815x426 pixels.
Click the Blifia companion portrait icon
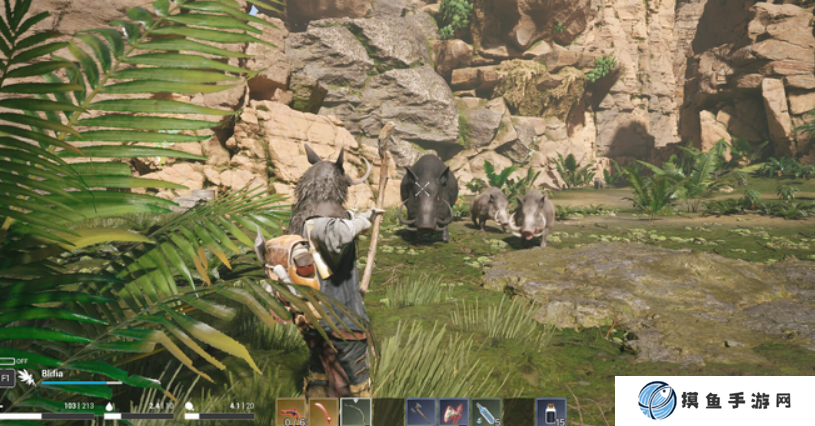click(x=27, y=378)
